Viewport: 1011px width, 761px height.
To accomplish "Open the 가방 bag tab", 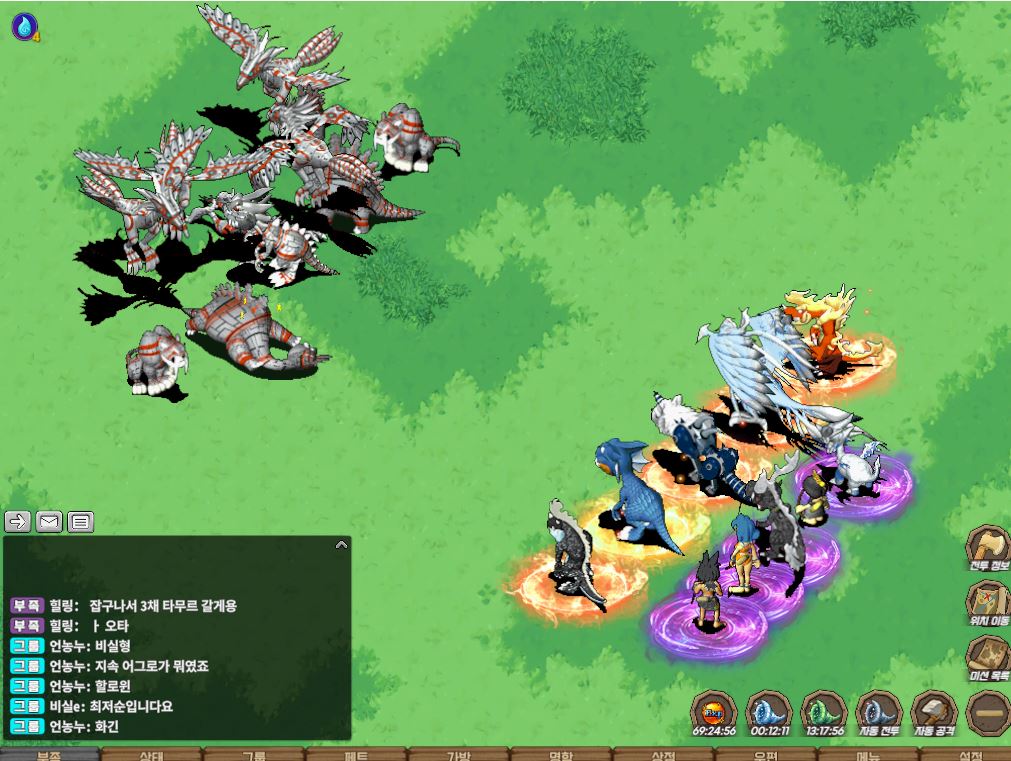I will 458,755.
